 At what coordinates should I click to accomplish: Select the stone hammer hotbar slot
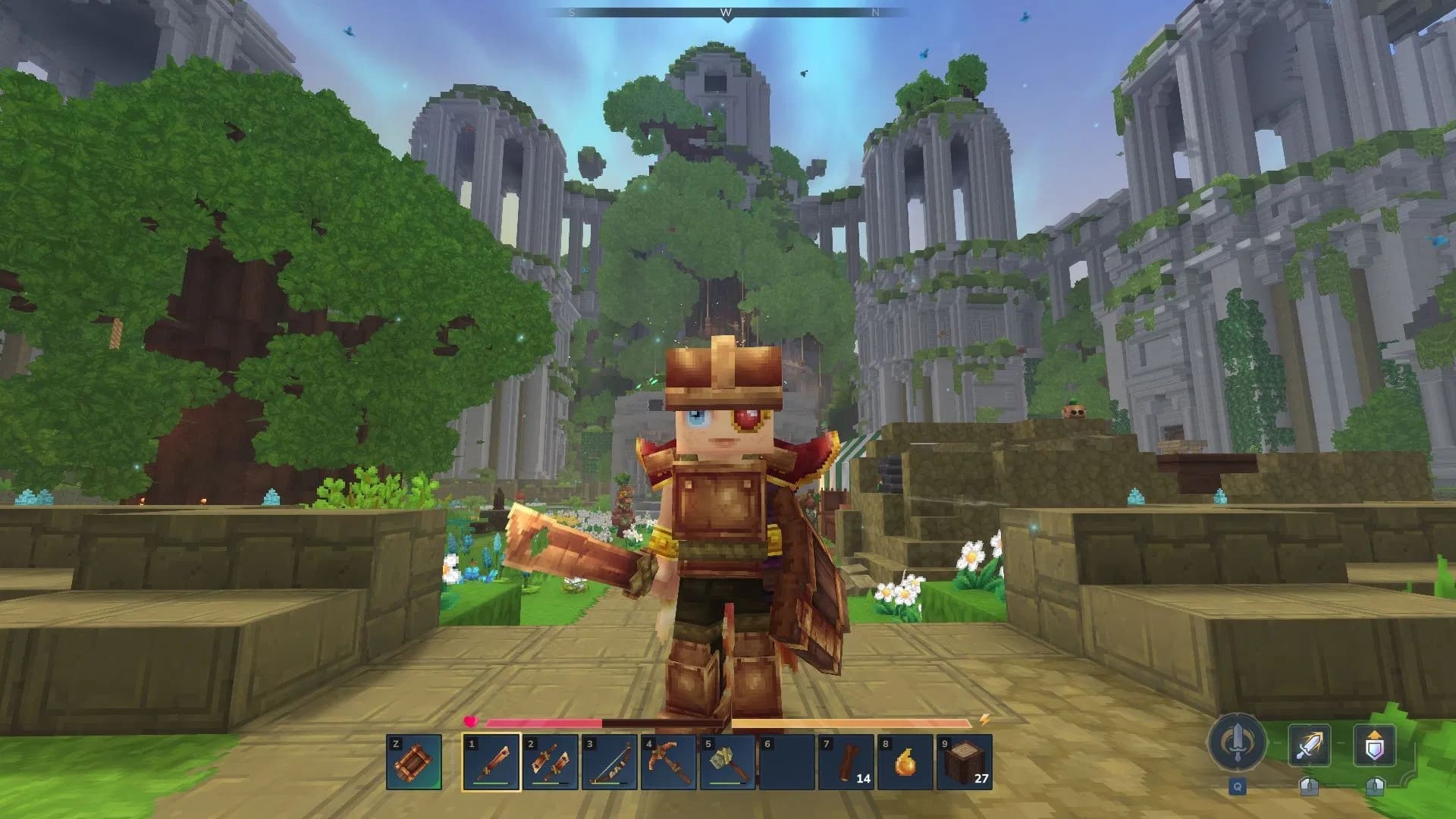tap(728, 762)
